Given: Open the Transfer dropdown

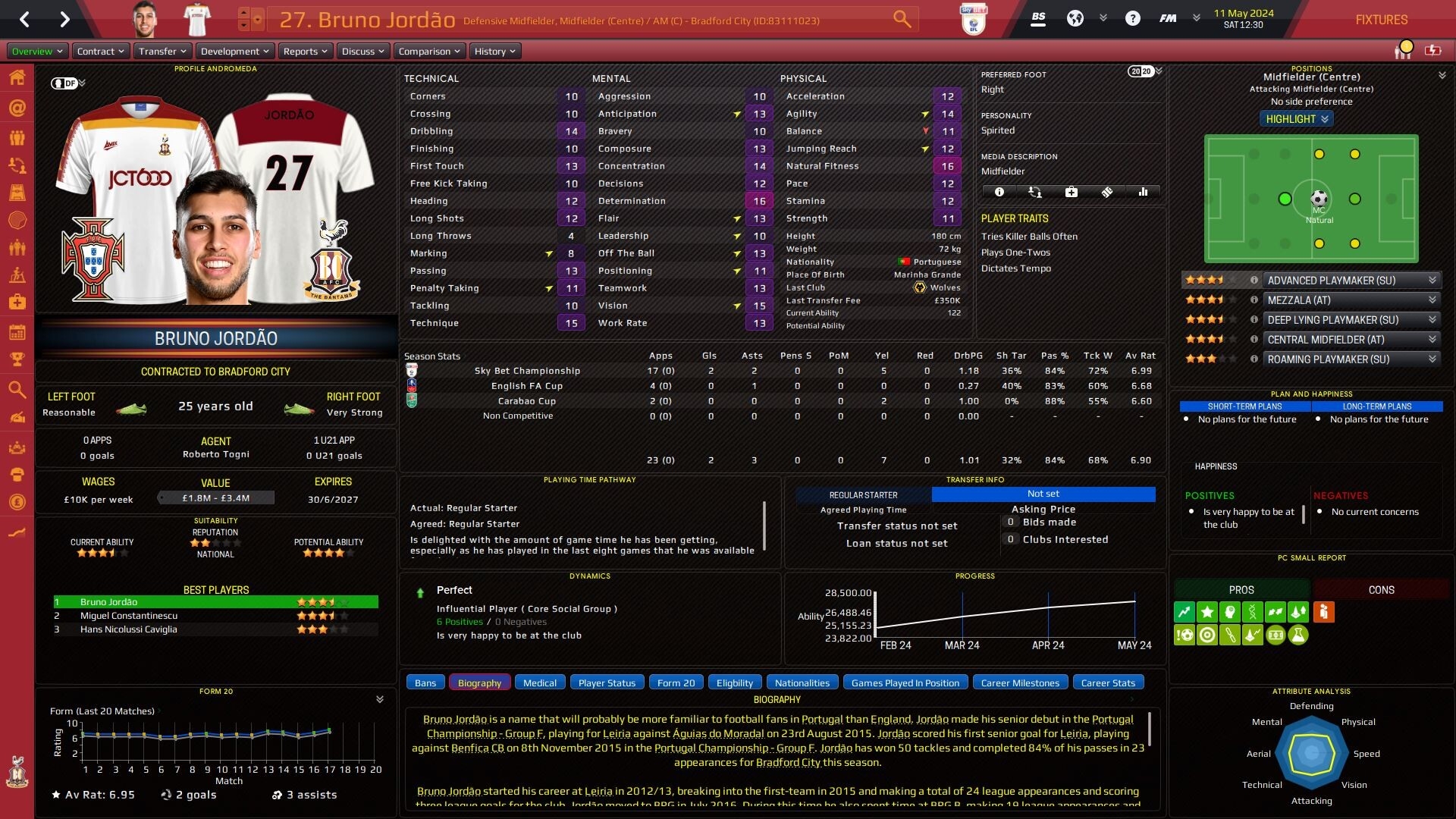Looking at the screenshot, I should [162, 51].
